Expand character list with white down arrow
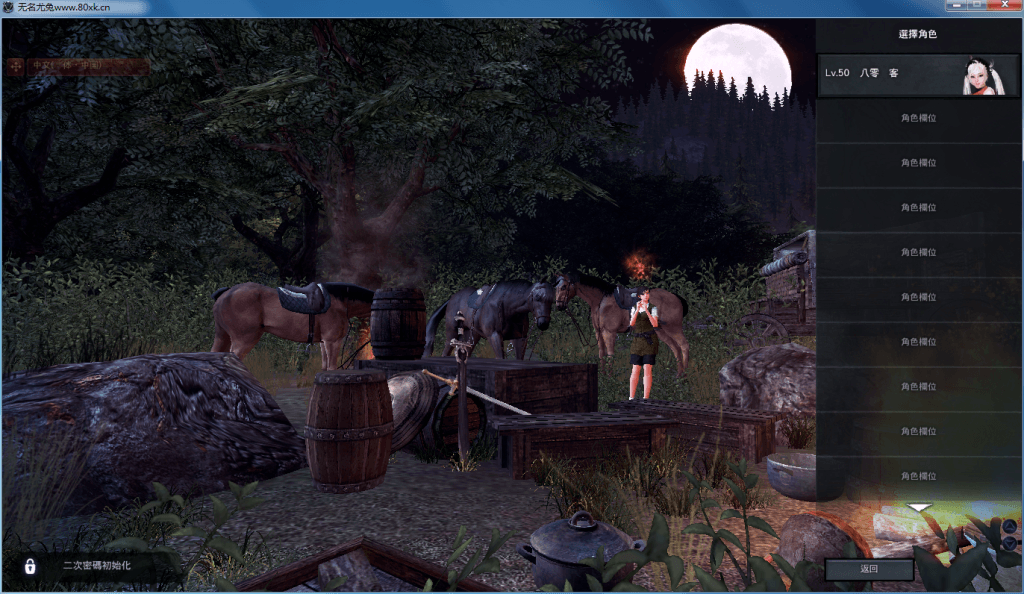This screenshot has width=1024, height=594. (x=918, y=508)
